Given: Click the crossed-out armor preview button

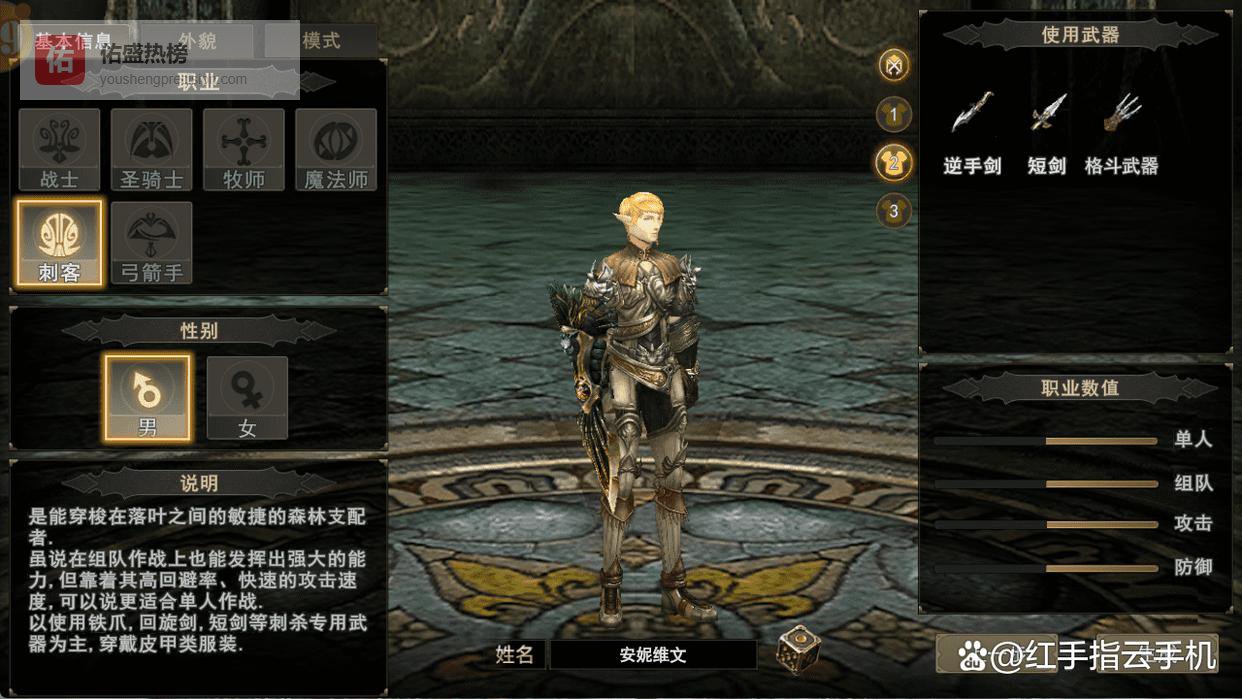Looking at the screenshot, I should 893,66.
